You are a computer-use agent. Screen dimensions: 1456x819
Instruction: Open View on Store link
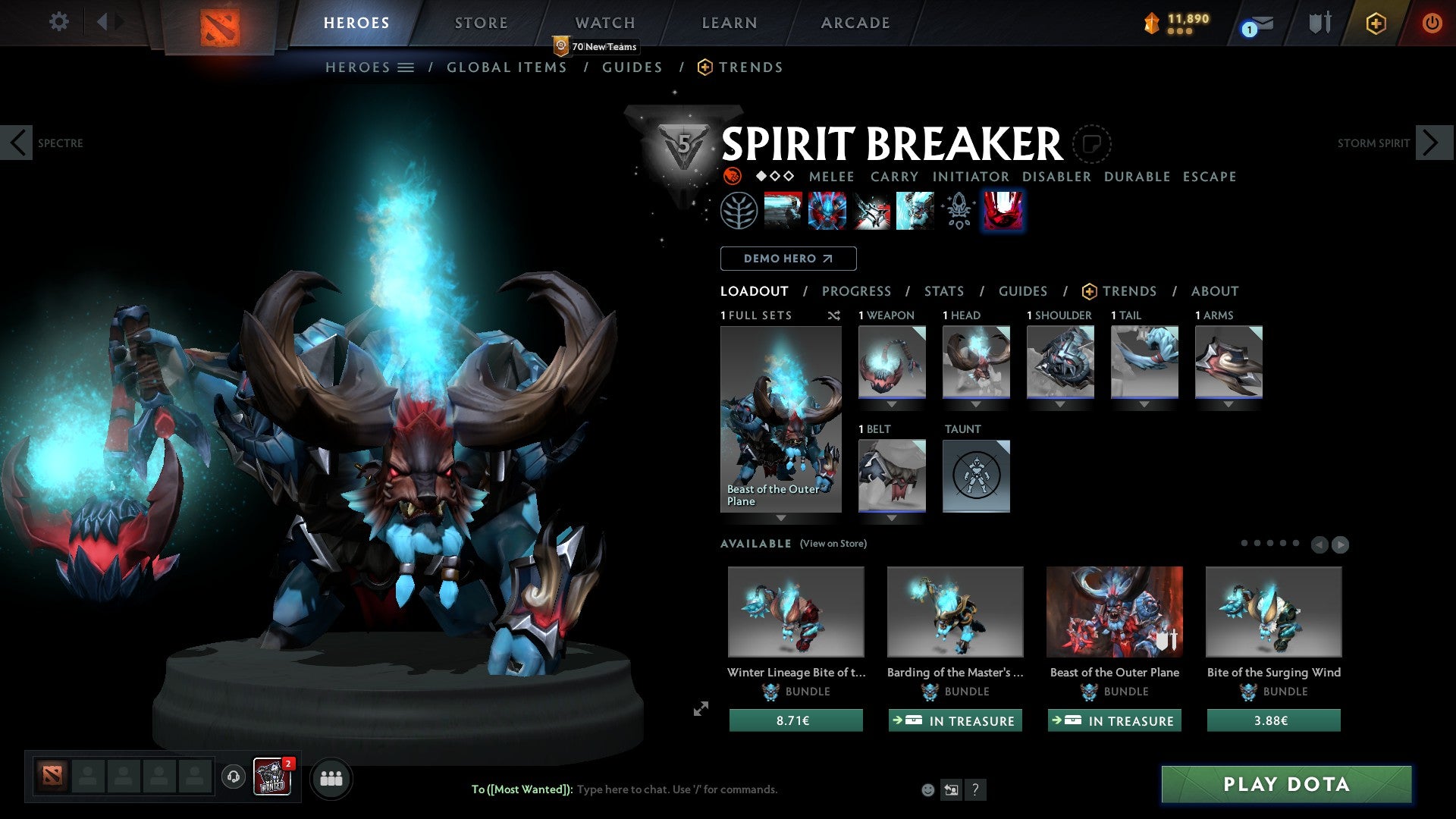point(833,544)
